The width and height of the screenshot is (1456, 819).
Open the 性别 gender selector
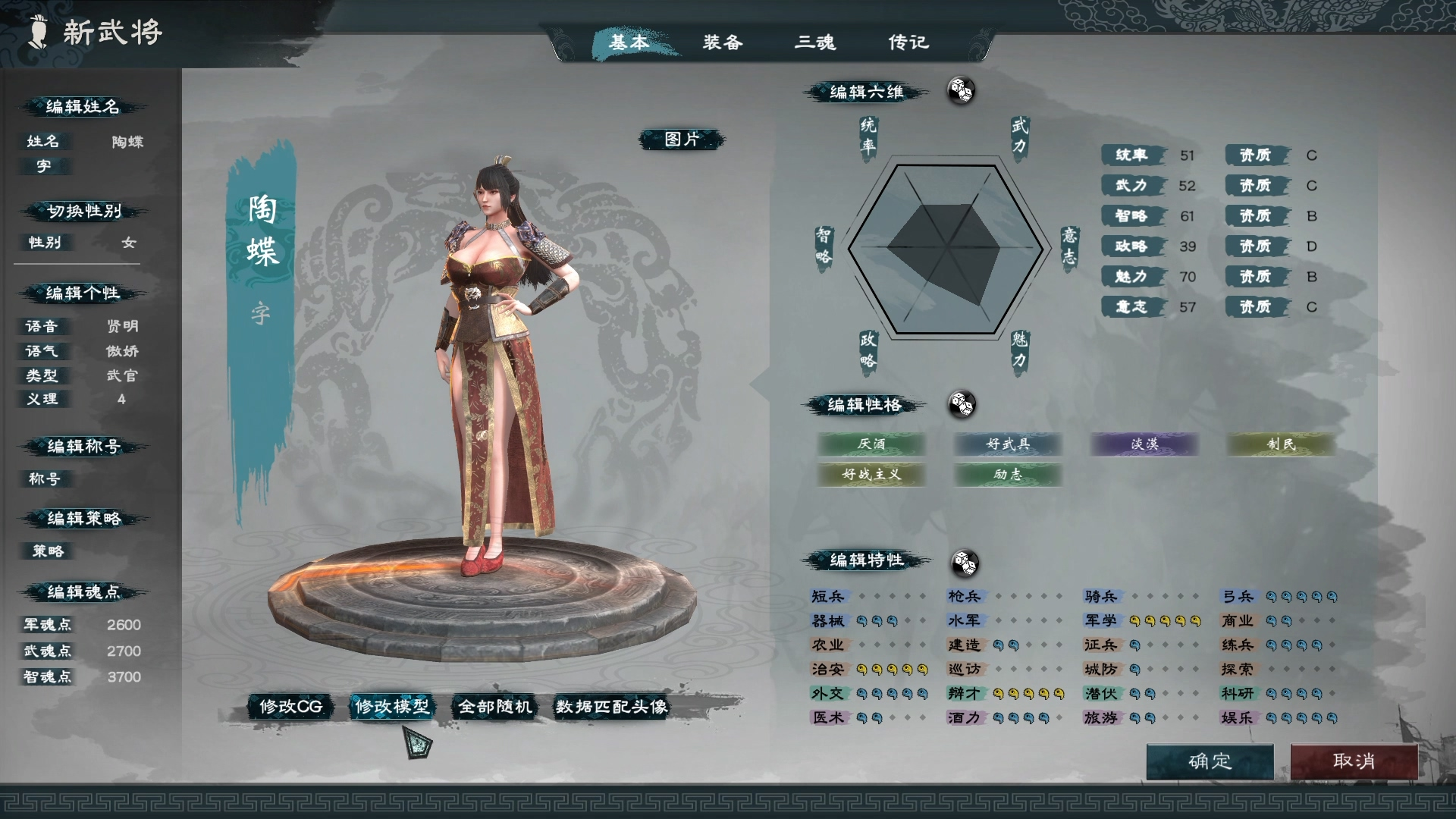(x=127, y=243)
